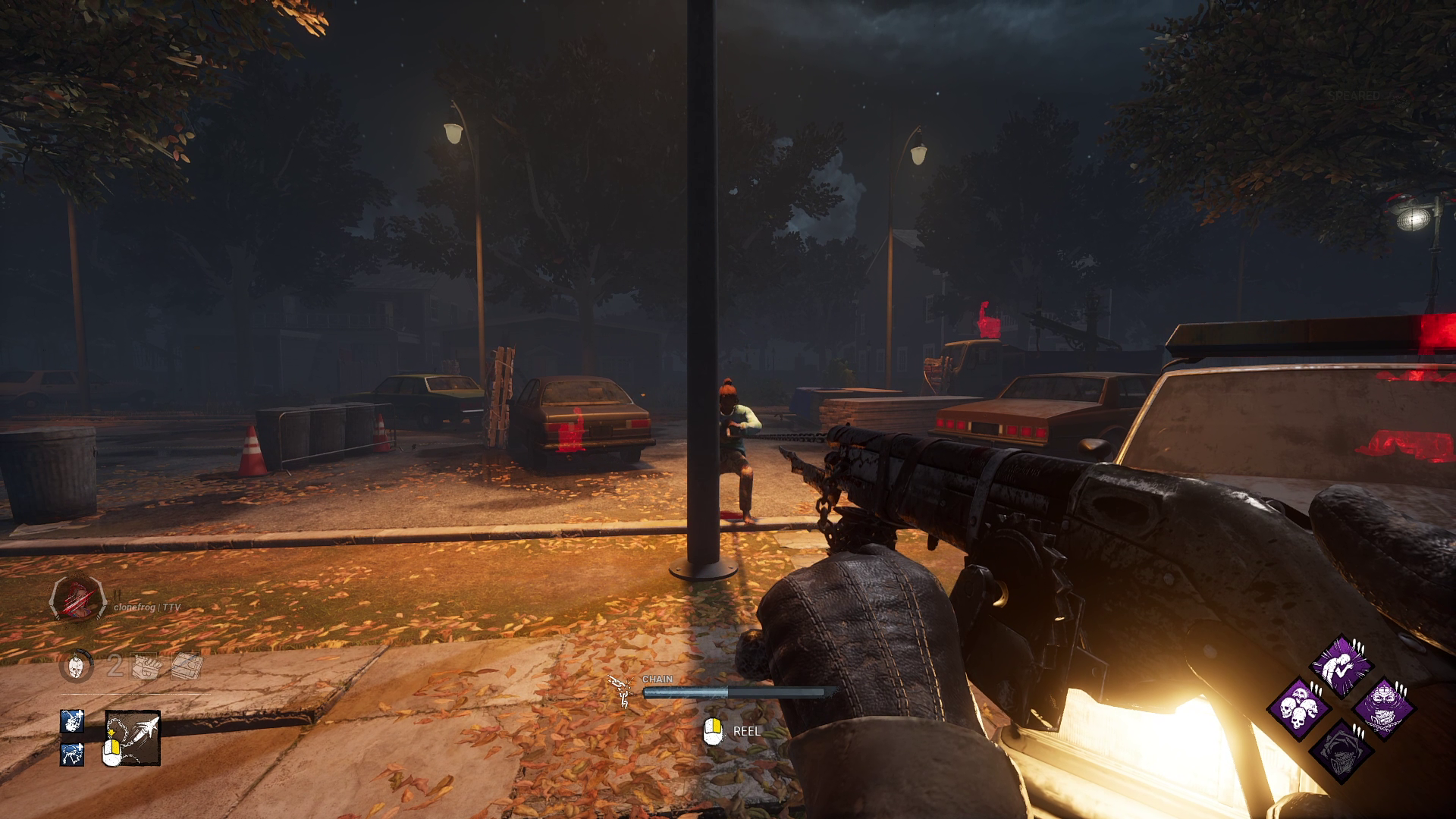Click the skull pendant hook counter icon
Screen dimensions: 1456x819
tap(74, 666)
